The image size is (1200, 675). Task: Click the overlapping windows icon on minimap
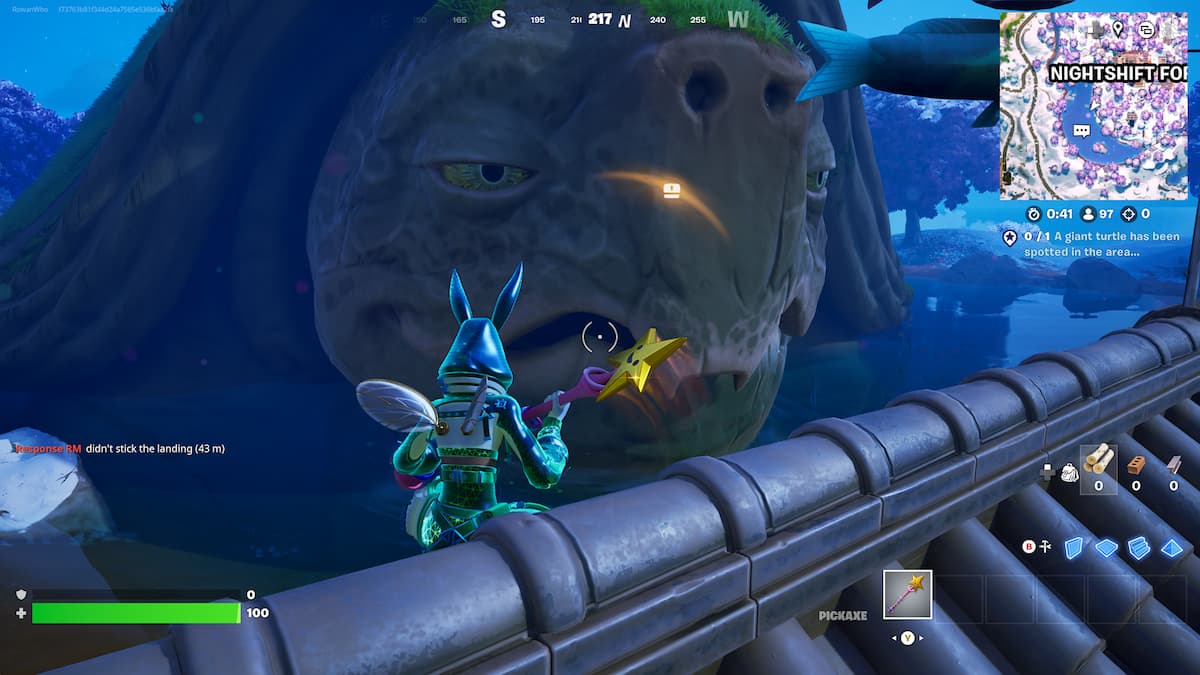click(1146, 30)
